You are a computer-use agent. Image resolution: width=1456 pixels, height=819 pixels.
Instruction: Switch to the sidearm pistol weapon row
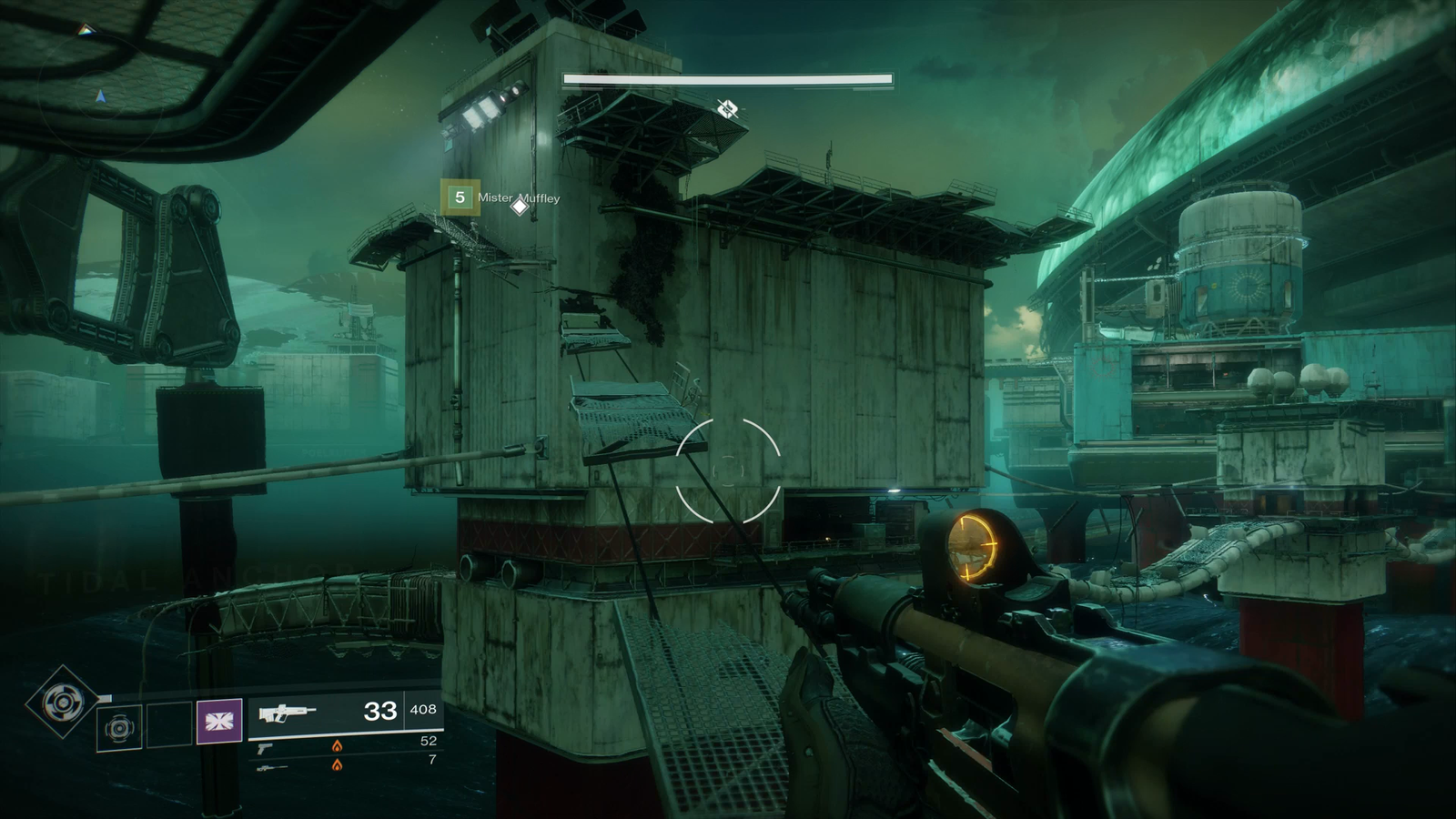[265, 748]
